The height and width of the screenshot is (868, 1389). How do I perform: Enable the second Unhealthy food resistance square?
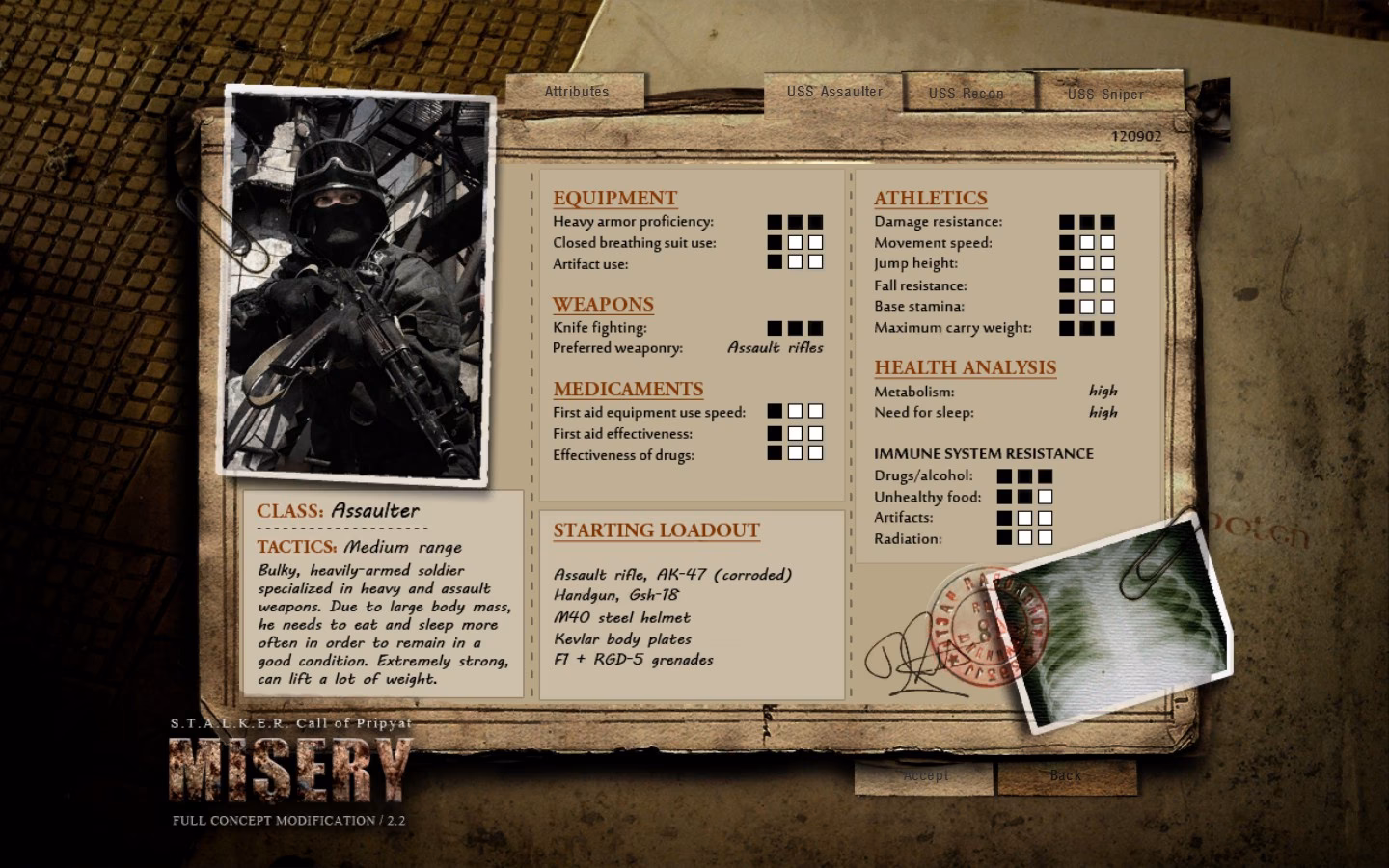pyautogui.click(x=1025, y=496)
